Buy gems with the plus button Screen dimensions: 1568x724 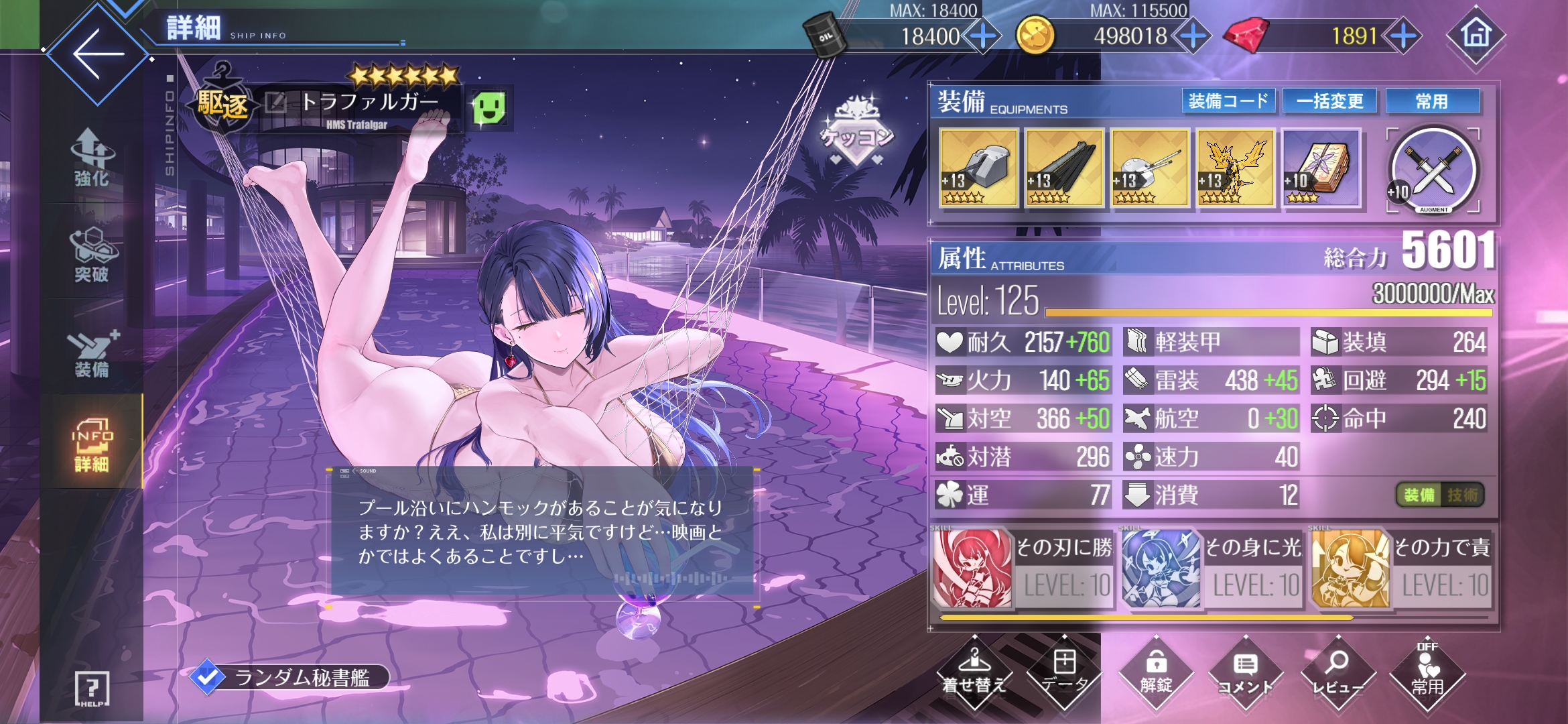1403,36
